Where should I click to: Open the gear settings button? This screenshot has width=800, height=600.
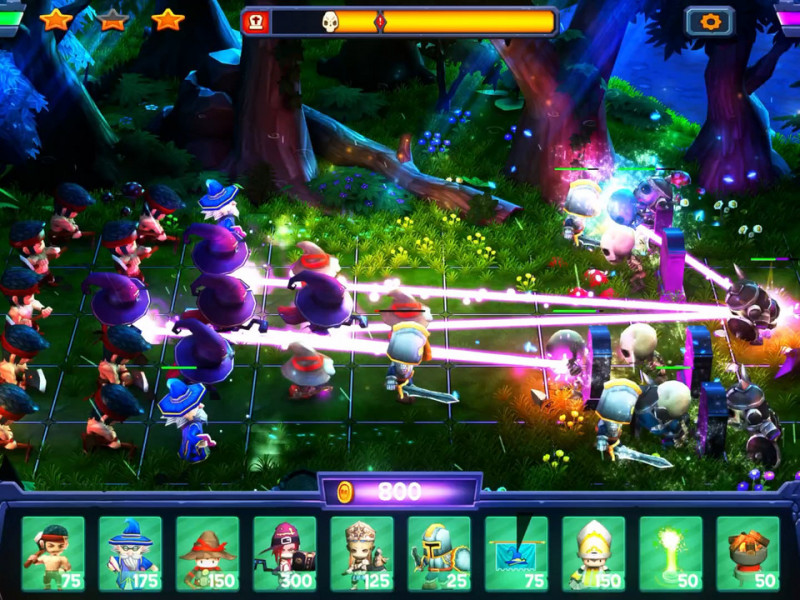coord(709,21)
